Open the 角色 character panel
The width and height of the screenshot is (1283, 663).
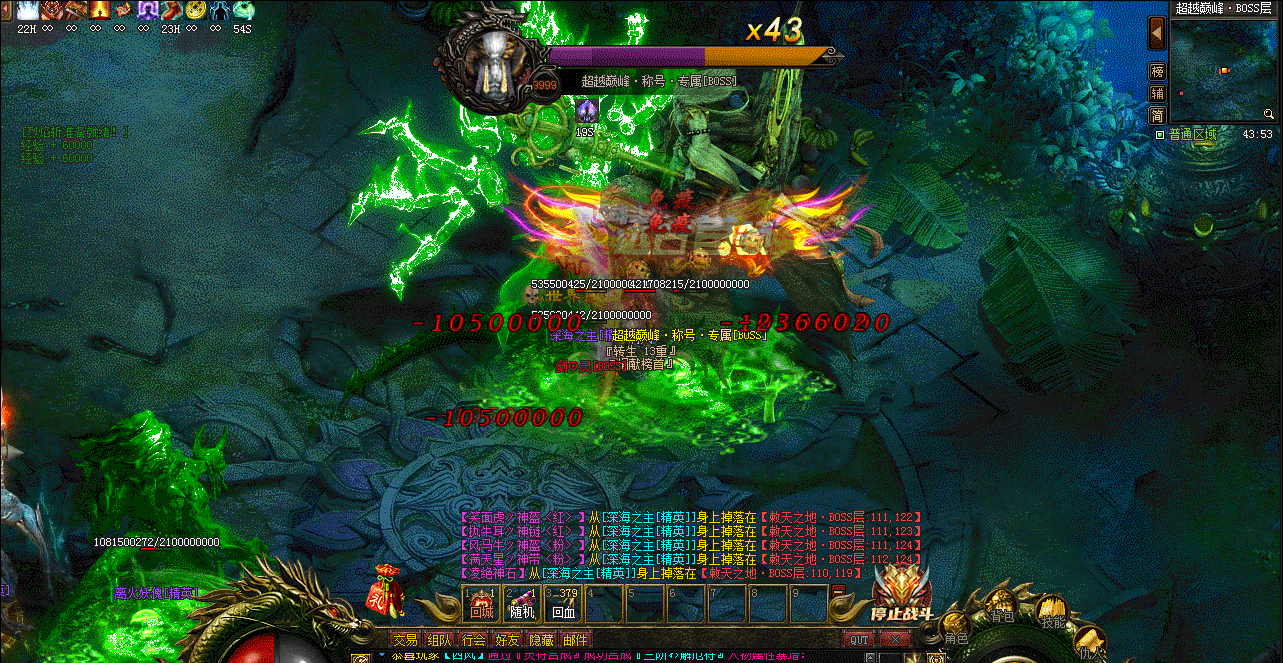(956, 628)
